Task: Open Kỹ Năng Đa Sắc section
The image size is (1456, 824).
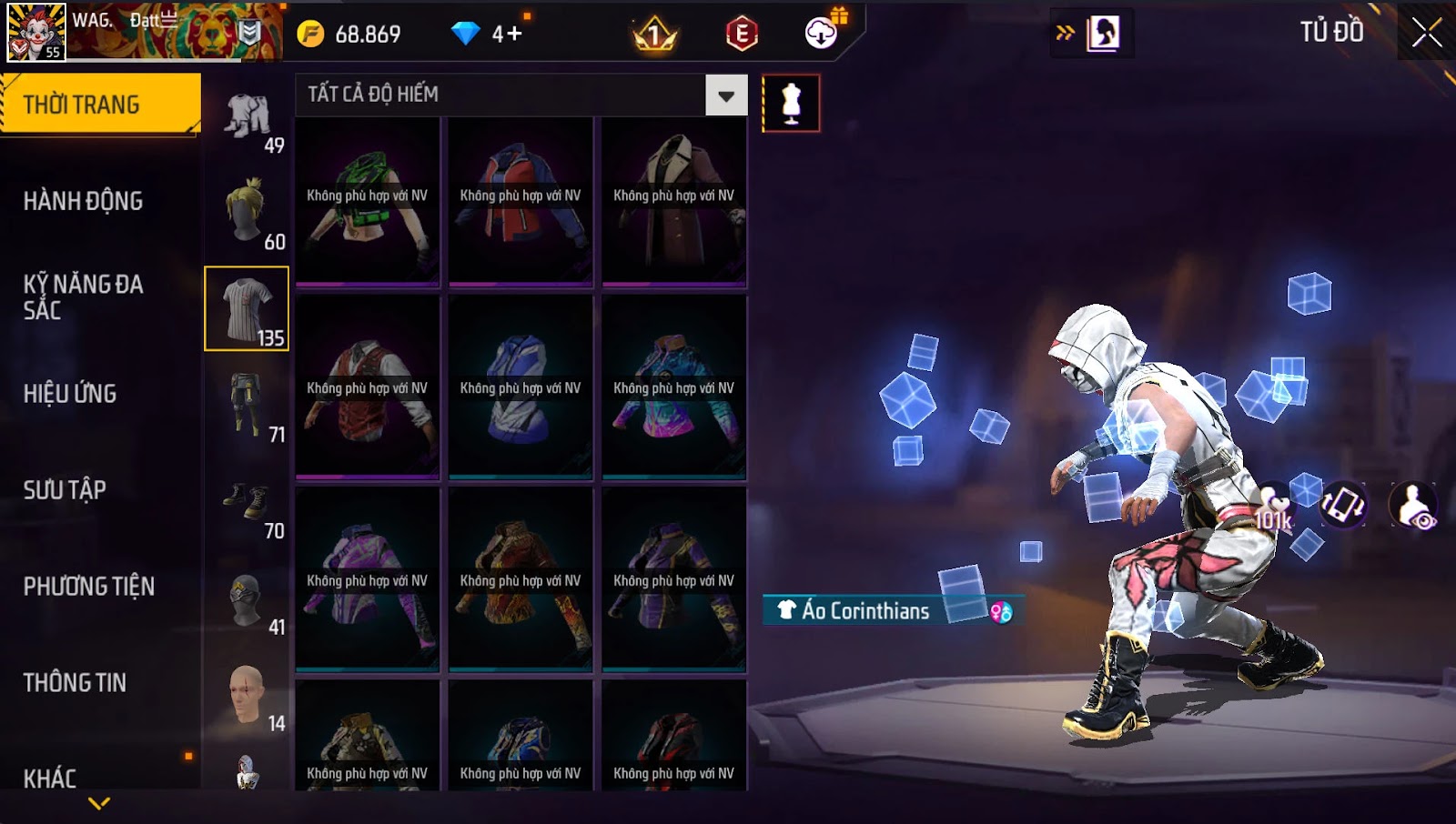Action: 83,297
